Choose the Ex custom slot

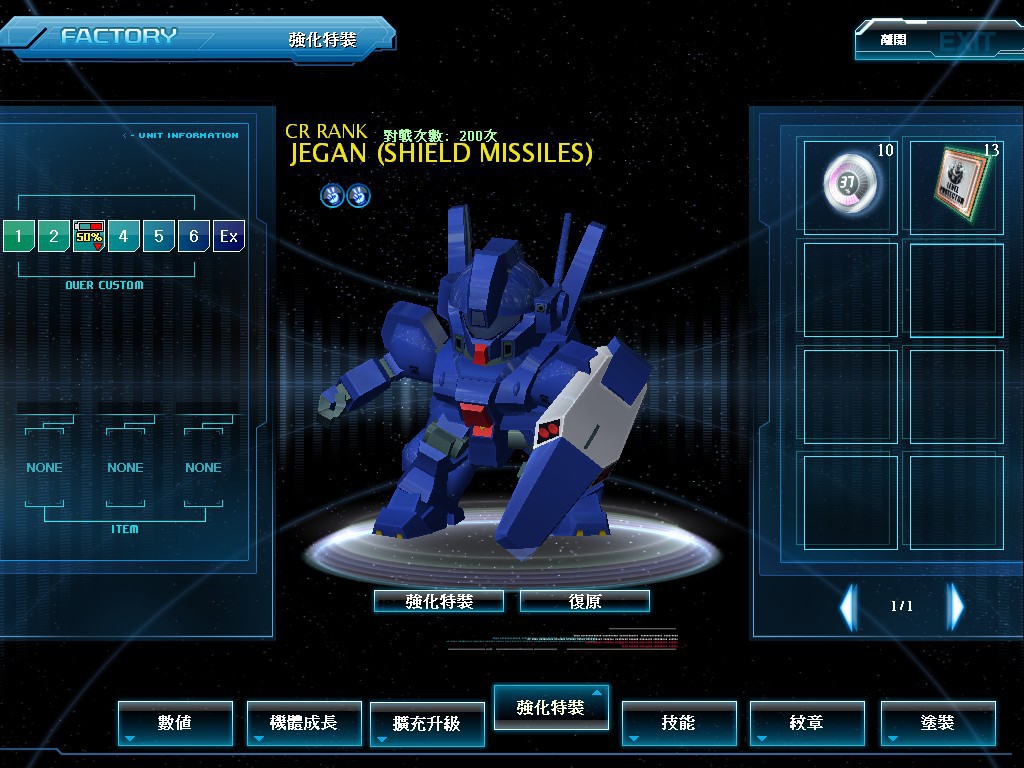pyautogui.click(x=229, y=236)
